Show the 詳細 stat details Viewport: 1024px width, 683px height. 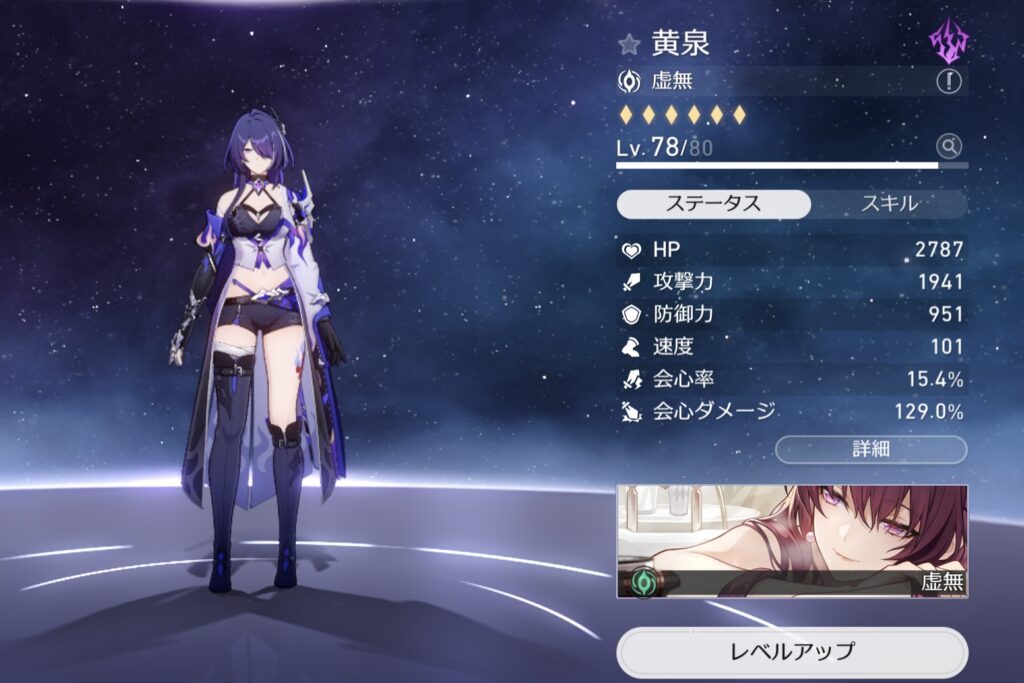tap(871, 449)
